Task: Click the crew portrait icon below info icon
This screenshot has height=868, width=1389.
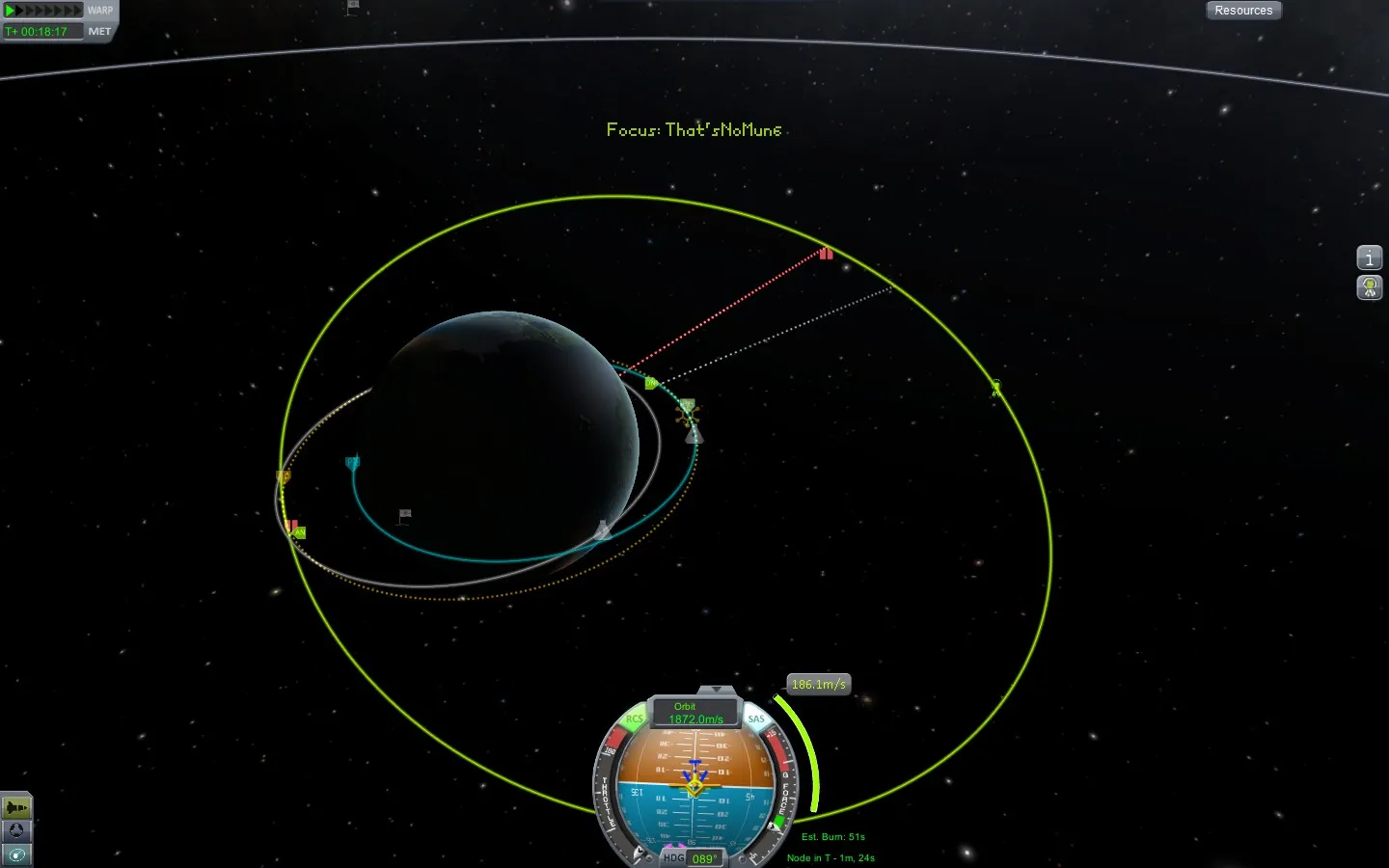Action: 1369,287
